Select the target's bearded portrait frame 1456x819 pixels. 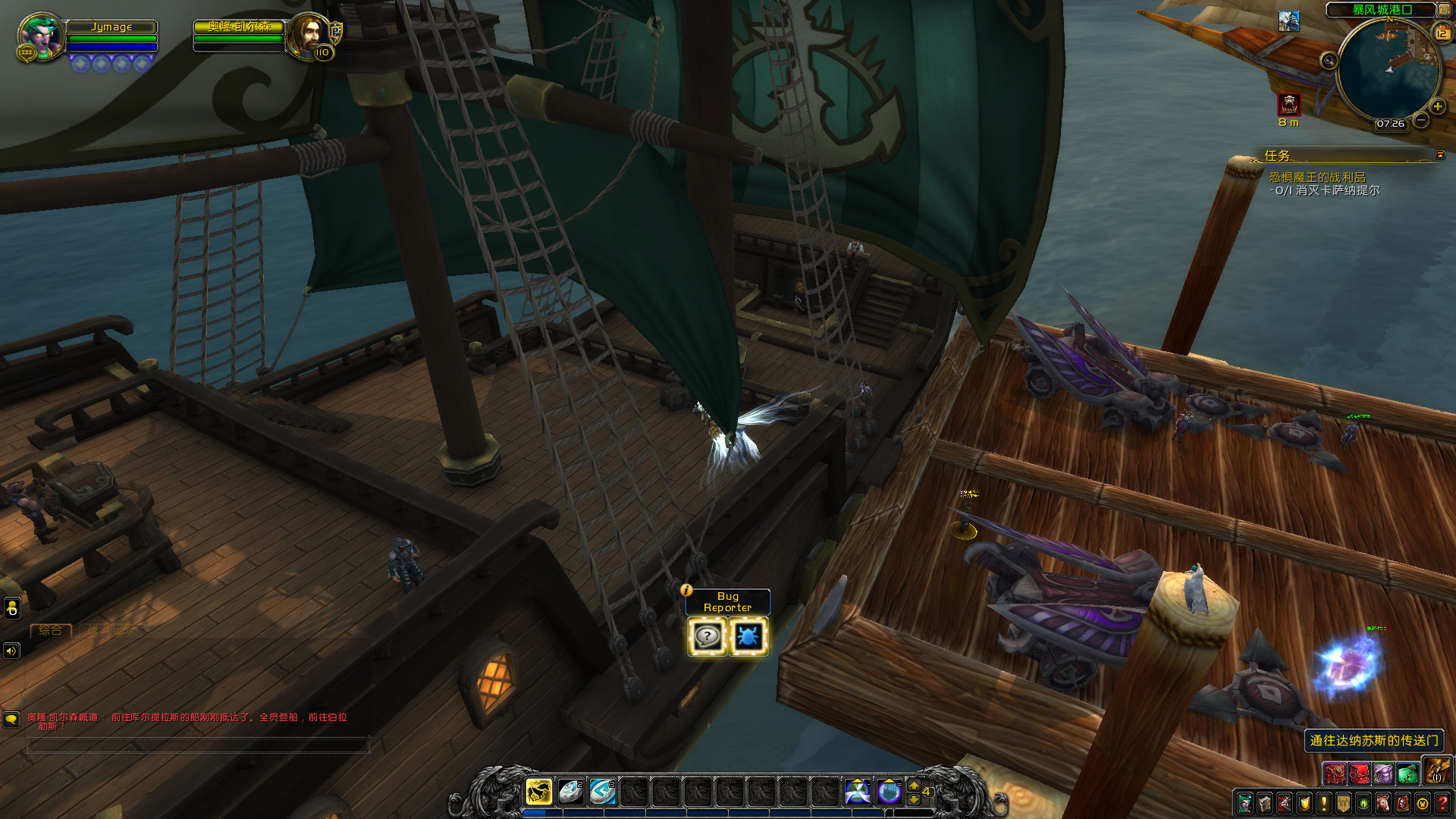(x=306, y=35)
